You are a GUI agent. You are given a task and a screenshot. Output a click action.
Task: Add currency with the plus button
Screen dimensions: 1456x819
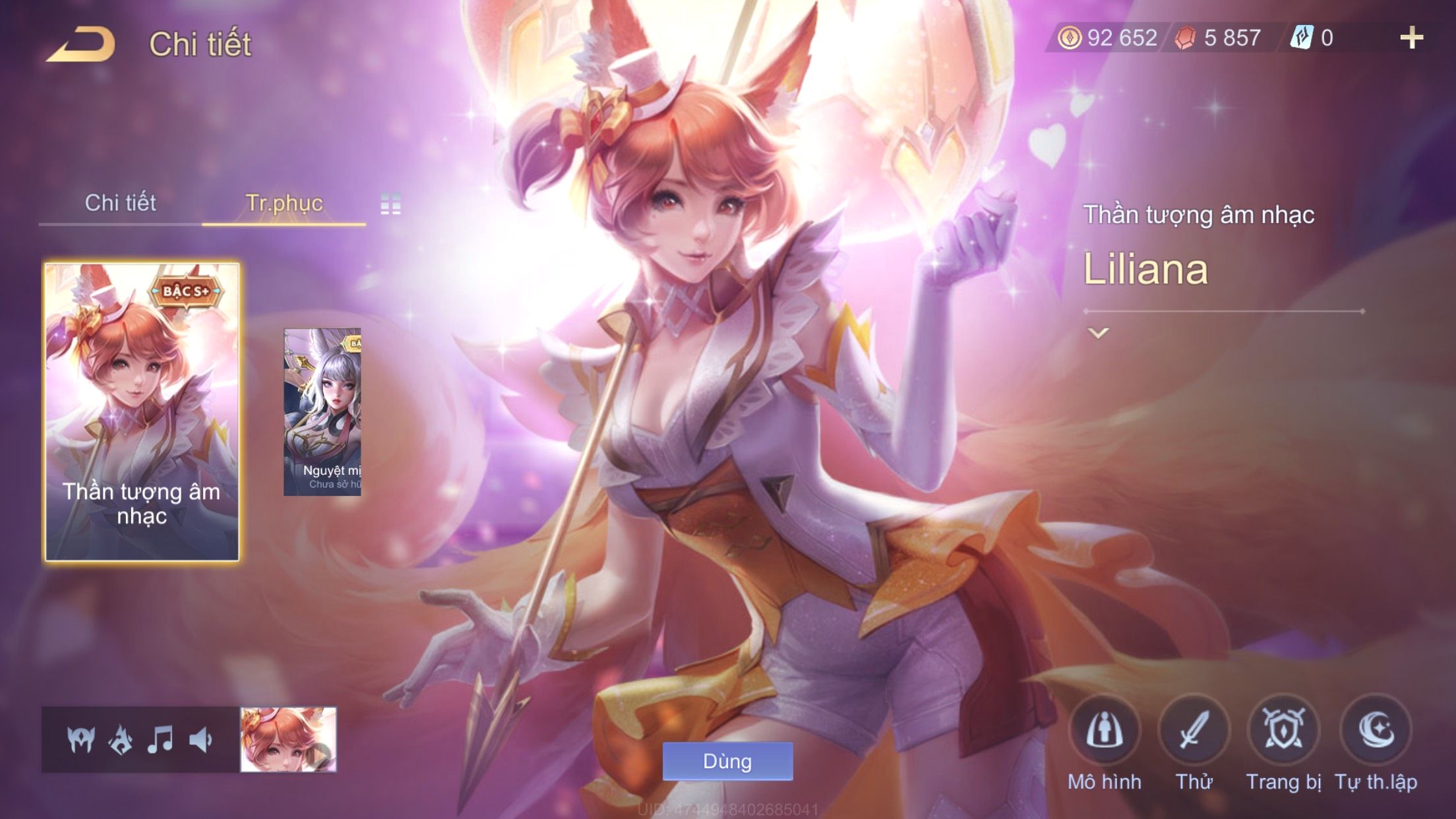tap(1411, 38)
